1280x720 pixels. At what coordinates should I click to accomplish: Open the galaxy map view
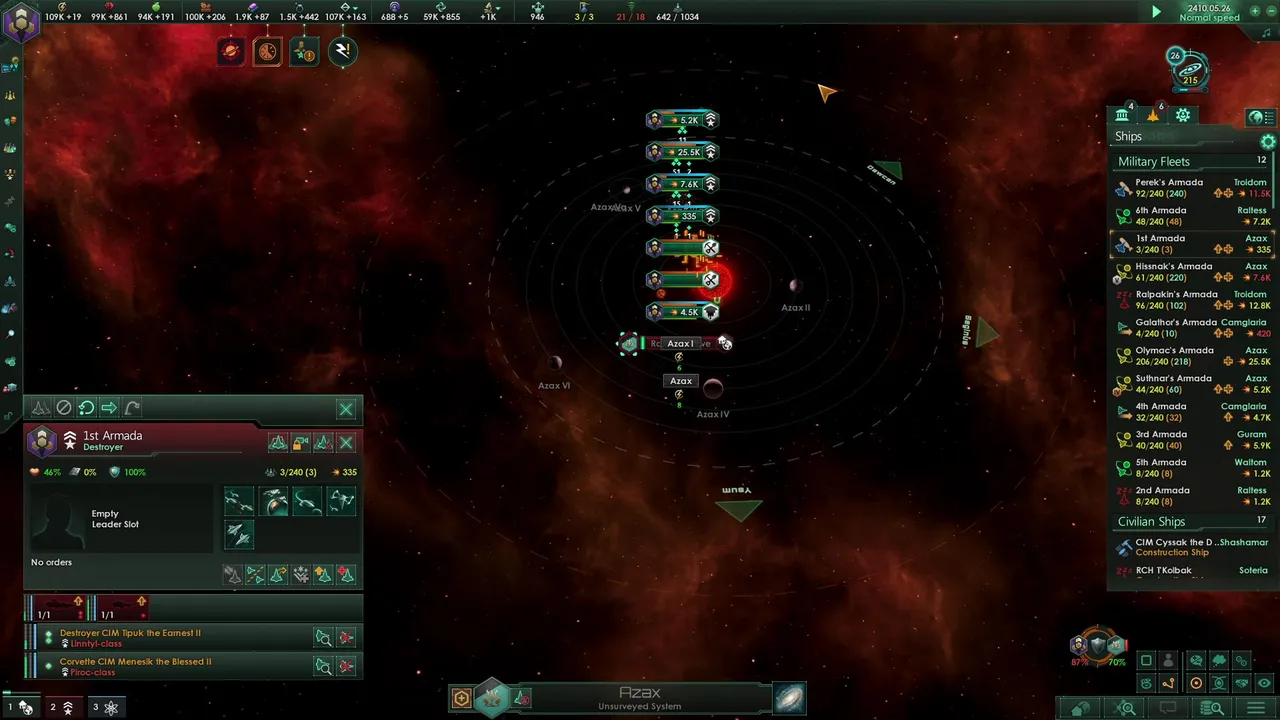tap(789, 698)
